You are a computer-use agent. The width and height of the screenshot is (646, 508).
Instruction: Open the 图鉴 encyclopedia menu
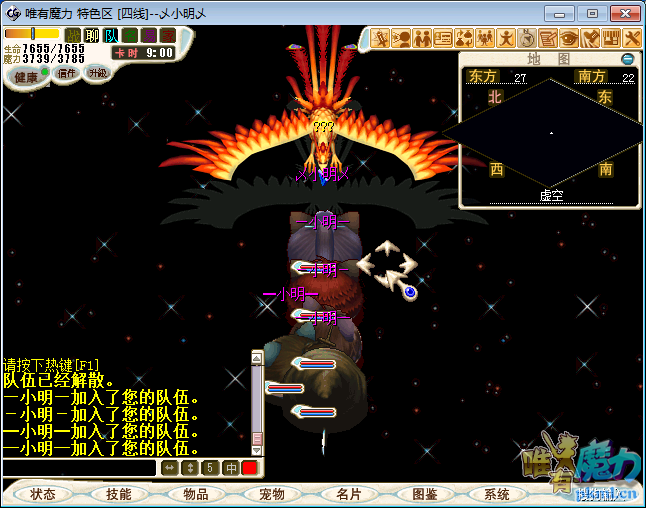pos(424,494)
